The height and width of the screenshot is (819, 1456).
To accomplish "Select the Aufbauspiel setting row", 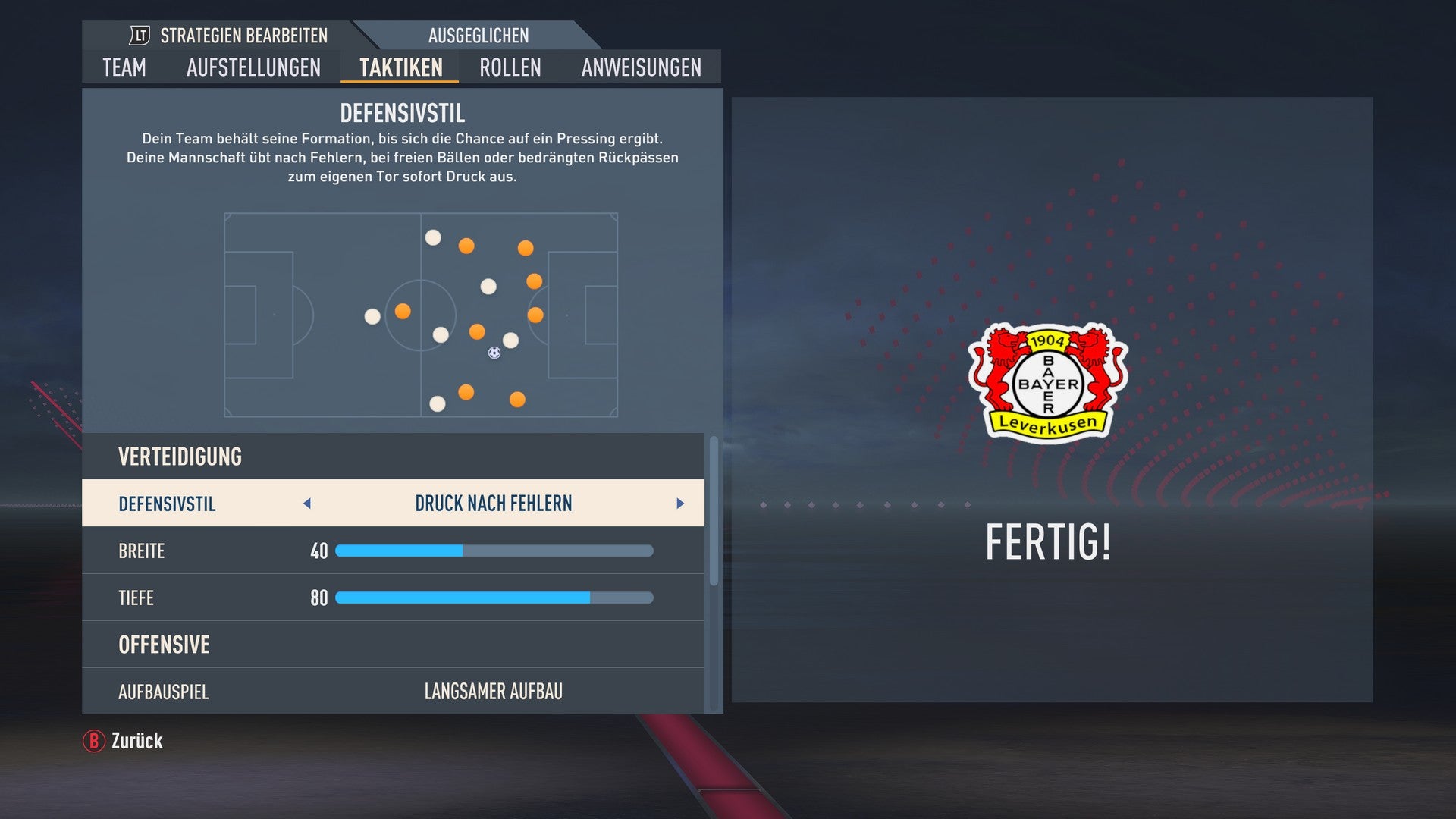I will pyautogui.click(x=393, y=692).
